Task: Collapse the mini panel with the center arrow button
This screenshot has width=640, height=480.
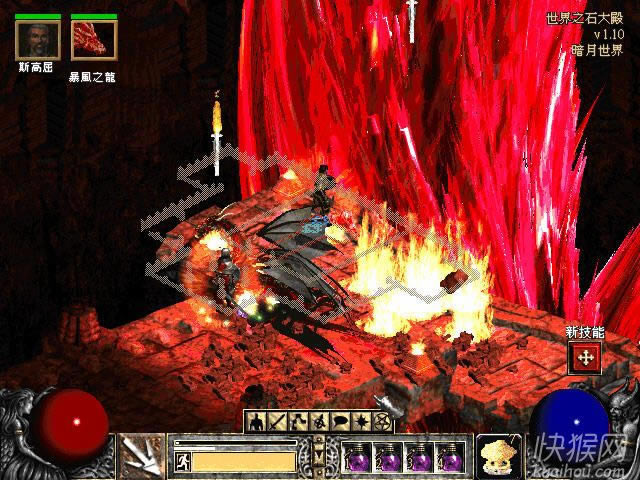Action: pos(319,456)
